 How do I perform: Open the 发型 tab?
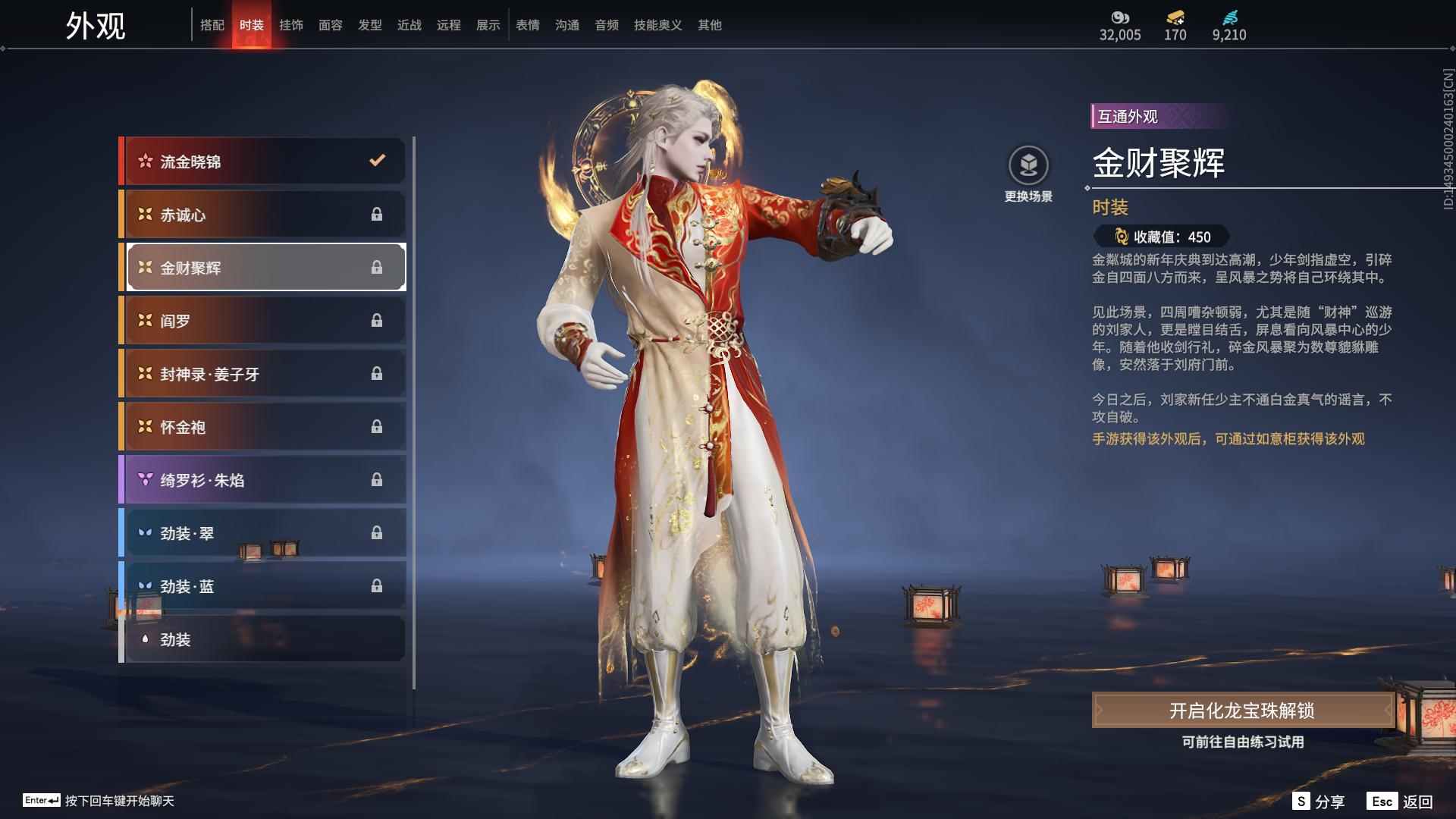click(369, 24)
